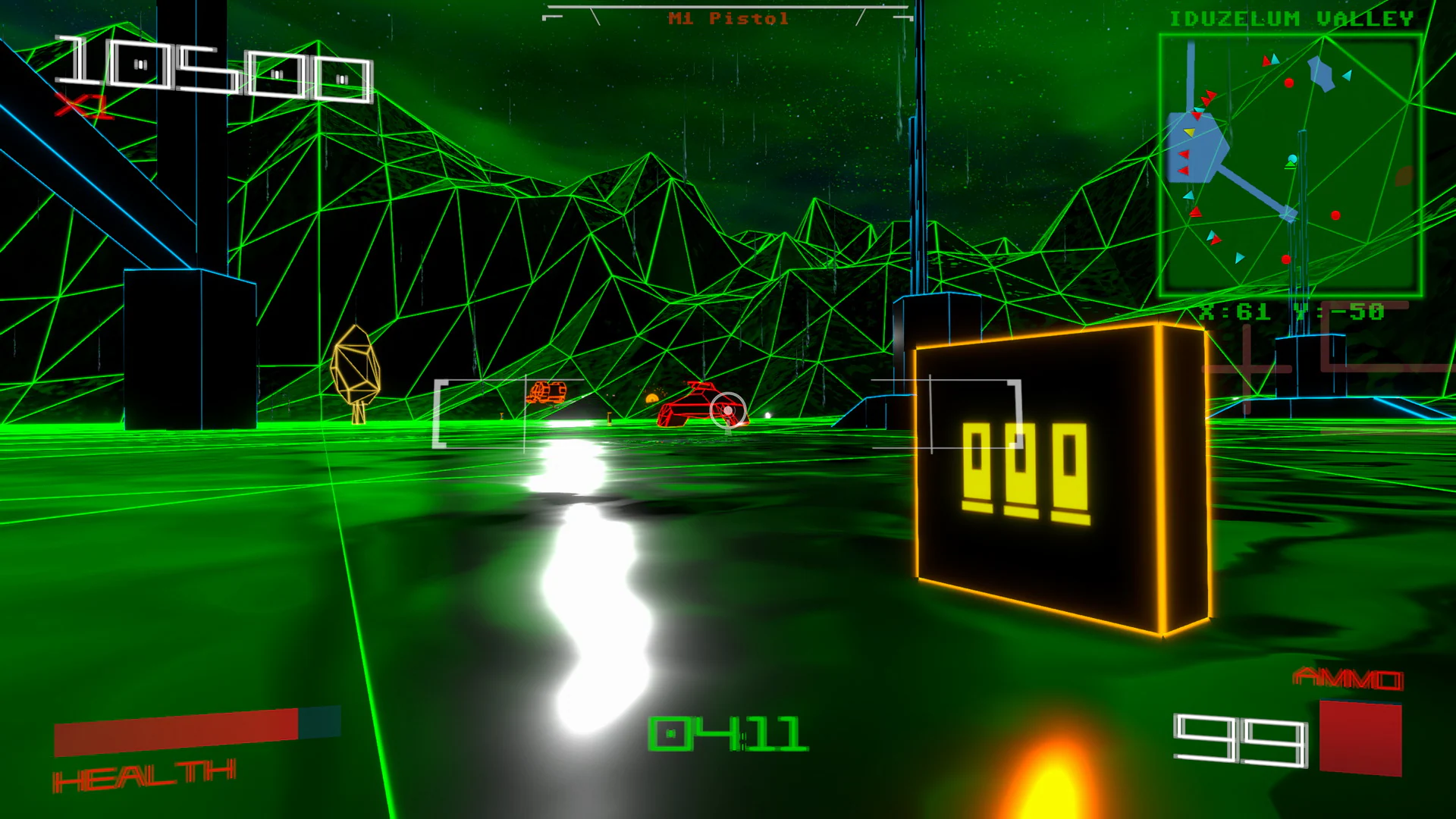
Task: Select the yellow player arrow on the minimap
Action: [1188, 131]
